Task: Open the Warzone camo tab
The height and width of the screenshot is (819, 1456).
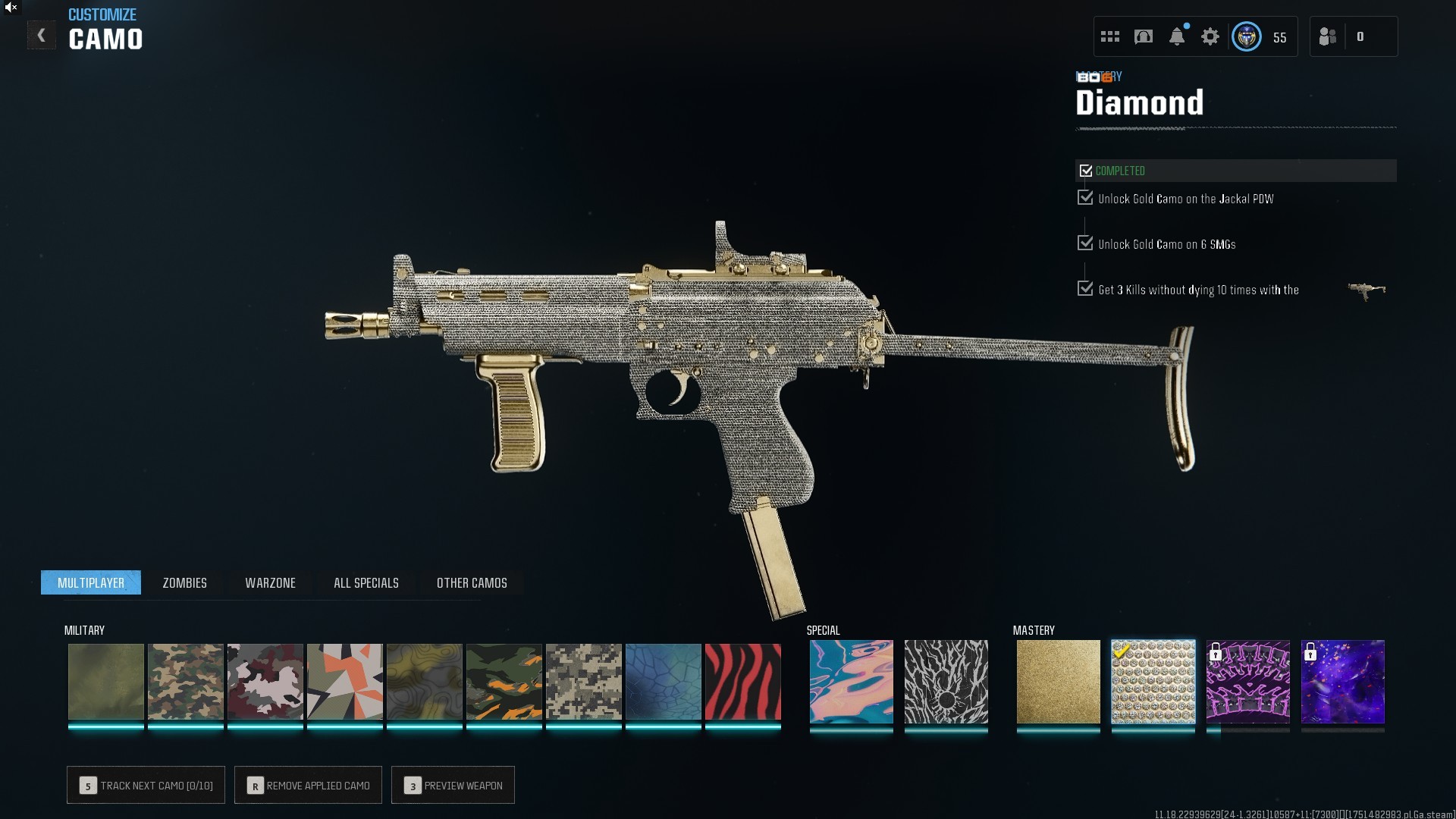Action: (x=270, y=582)
